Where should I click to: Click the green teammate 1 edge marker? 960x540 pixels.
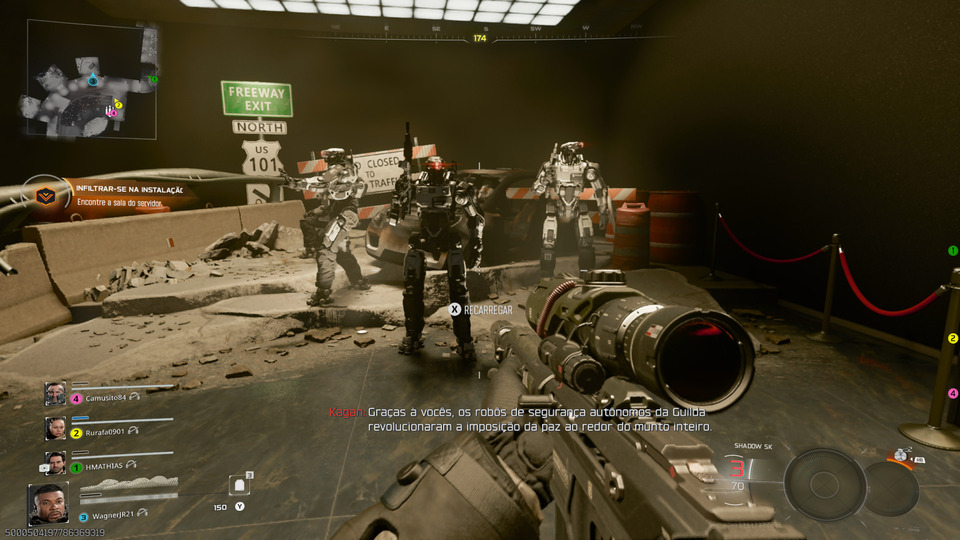[x=953, y=251]
